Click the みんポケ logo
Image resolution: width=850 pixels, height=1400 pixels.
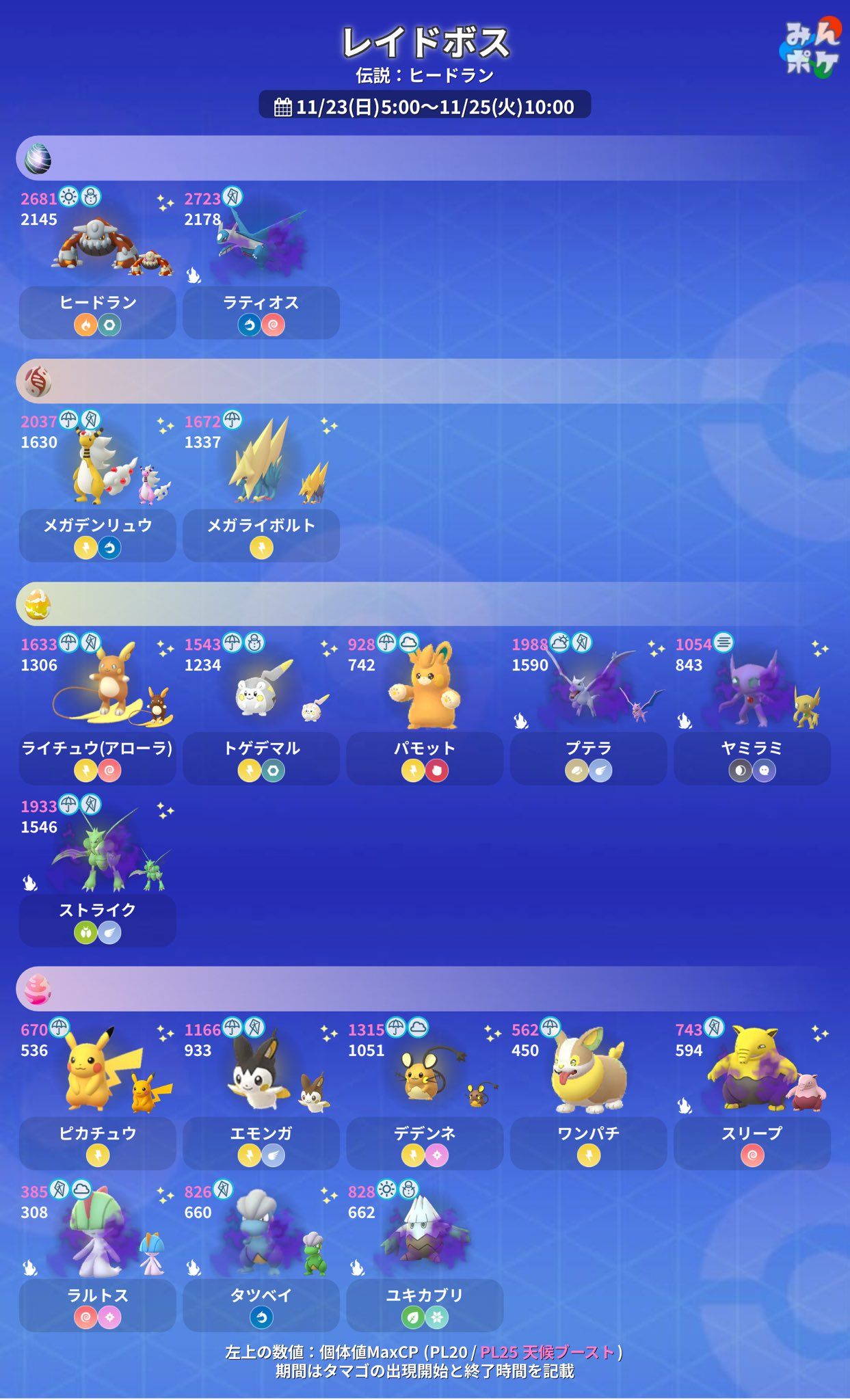coord(811,48)
